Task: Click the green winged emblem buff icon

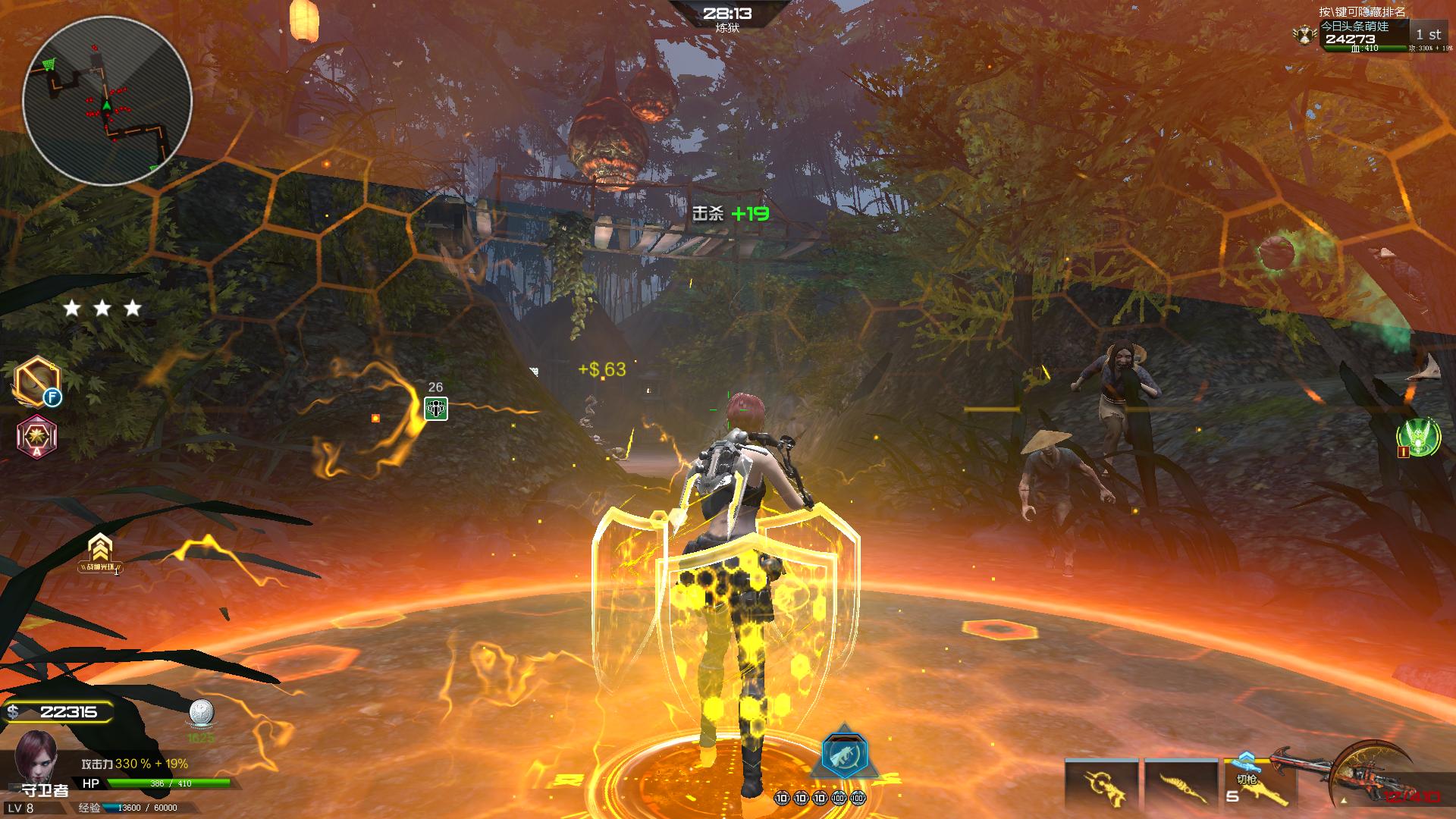Action: pyautogui.click(x=1417, y=438)
